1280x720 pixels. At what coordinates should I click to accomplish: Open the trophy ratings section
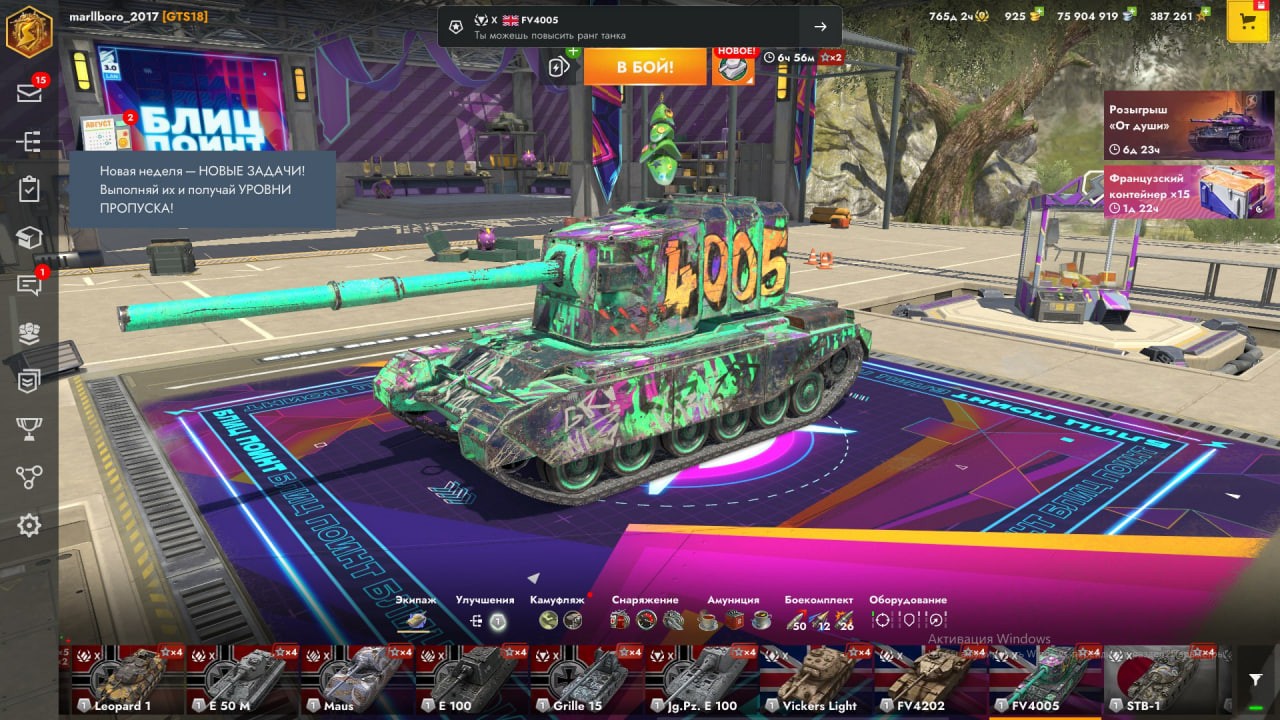[29, 429]
